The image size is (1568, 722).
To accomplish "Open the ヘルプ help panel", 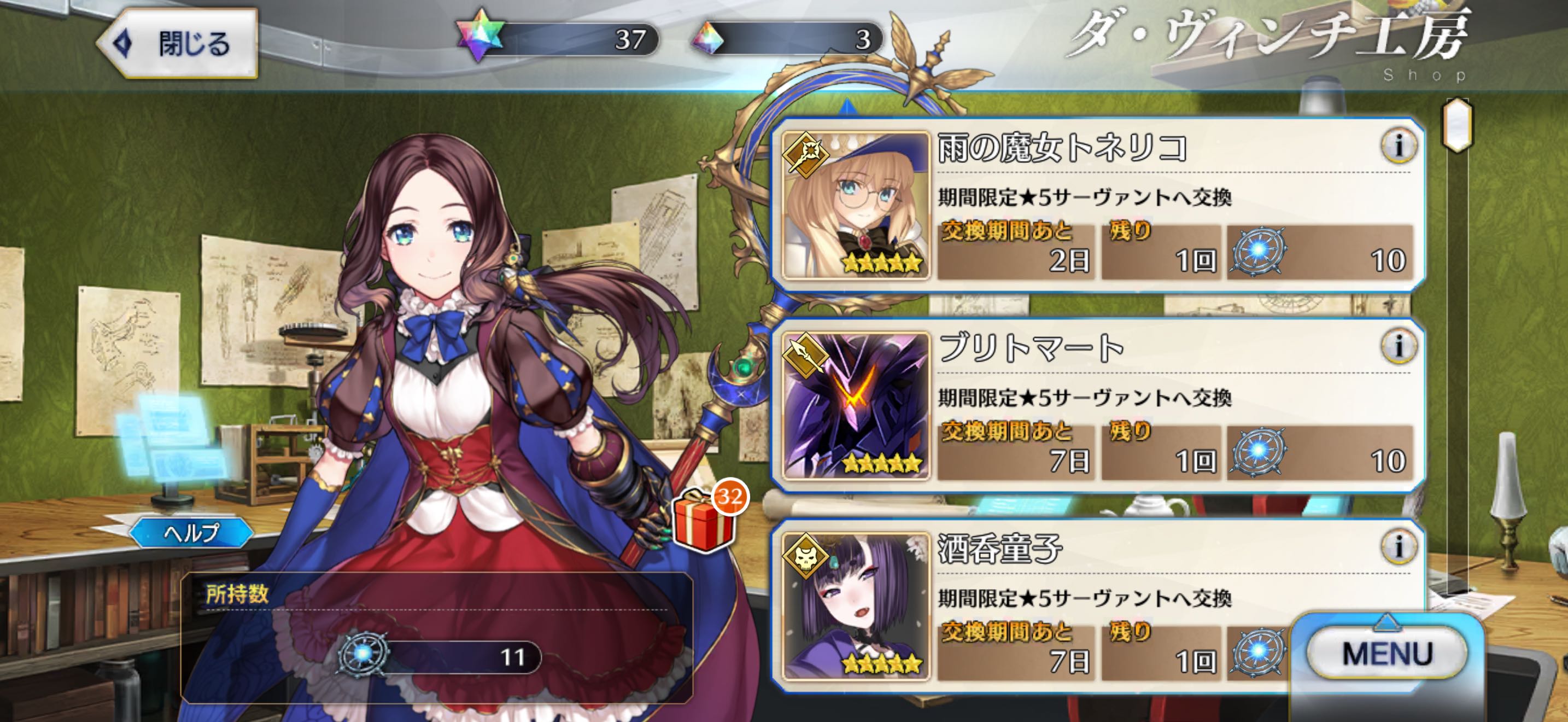I will click(x=191, y=533).
